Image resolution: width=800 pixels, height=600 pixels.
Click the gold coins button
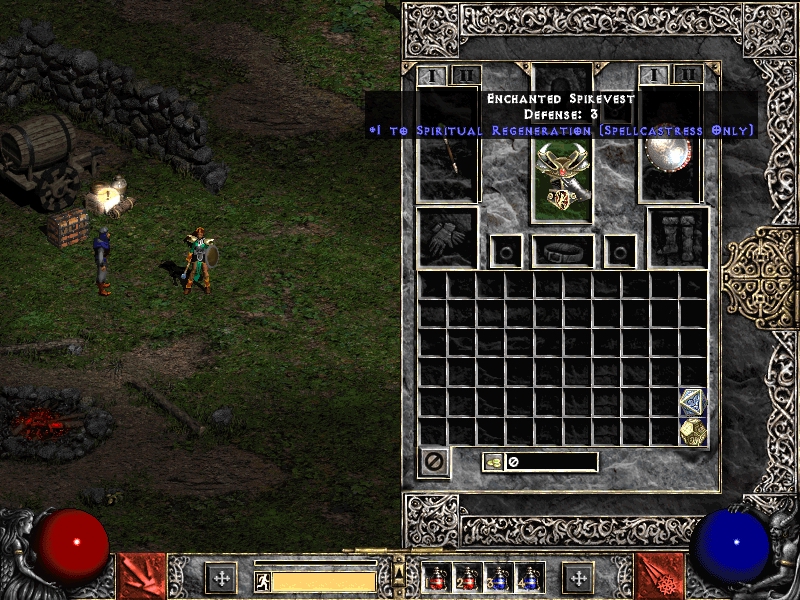(493, 462)
